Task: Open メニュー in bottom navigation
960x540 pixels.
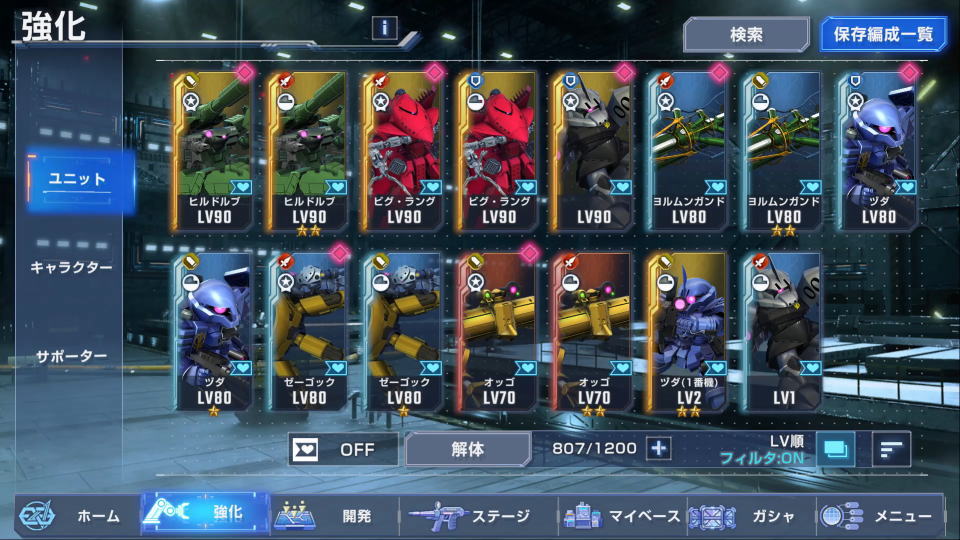Action: [x=880, y=516]
